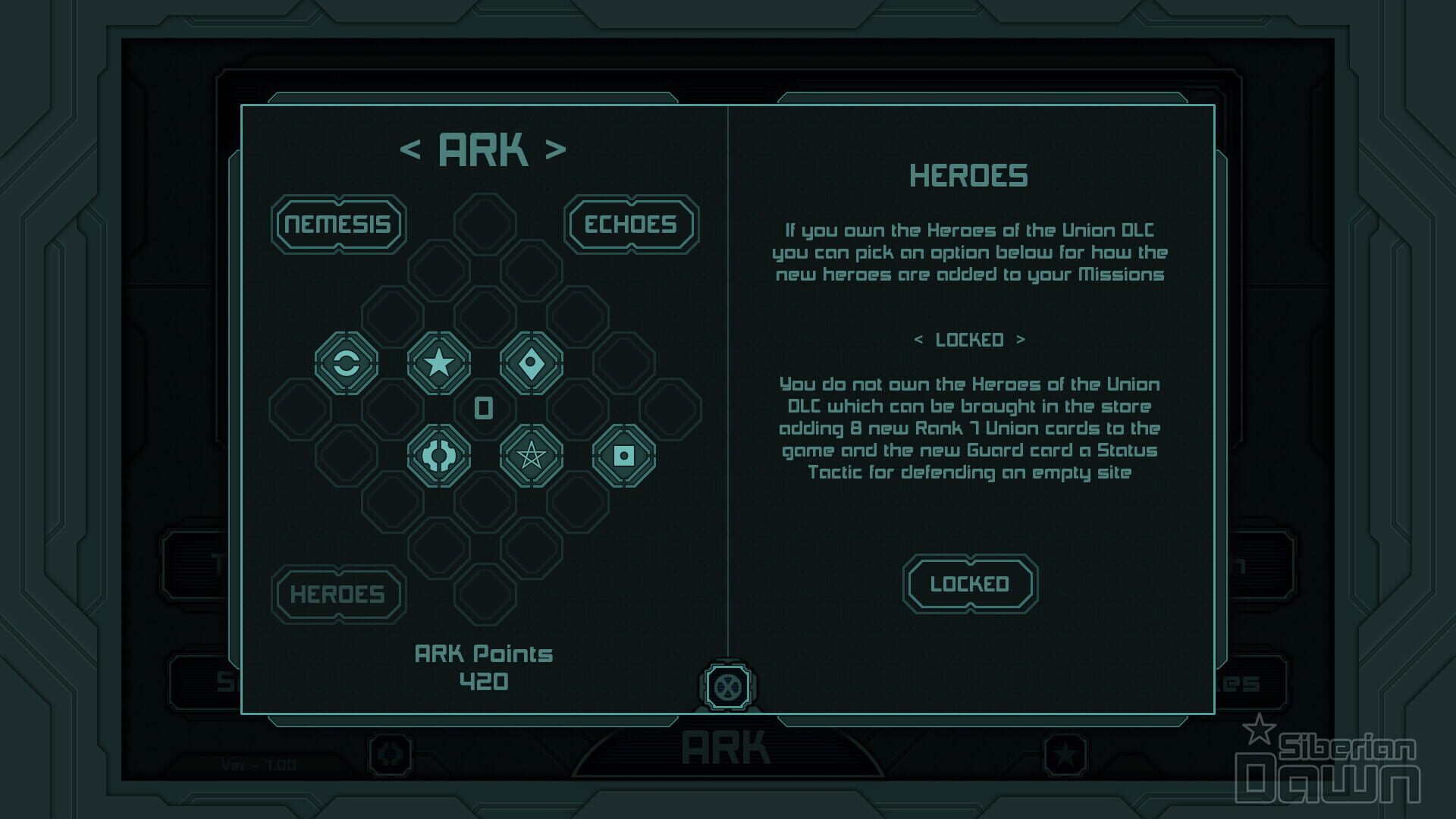This screenshot has width=1456, height=819.
Task: Open the HEROES section
Action: [338, 595]
